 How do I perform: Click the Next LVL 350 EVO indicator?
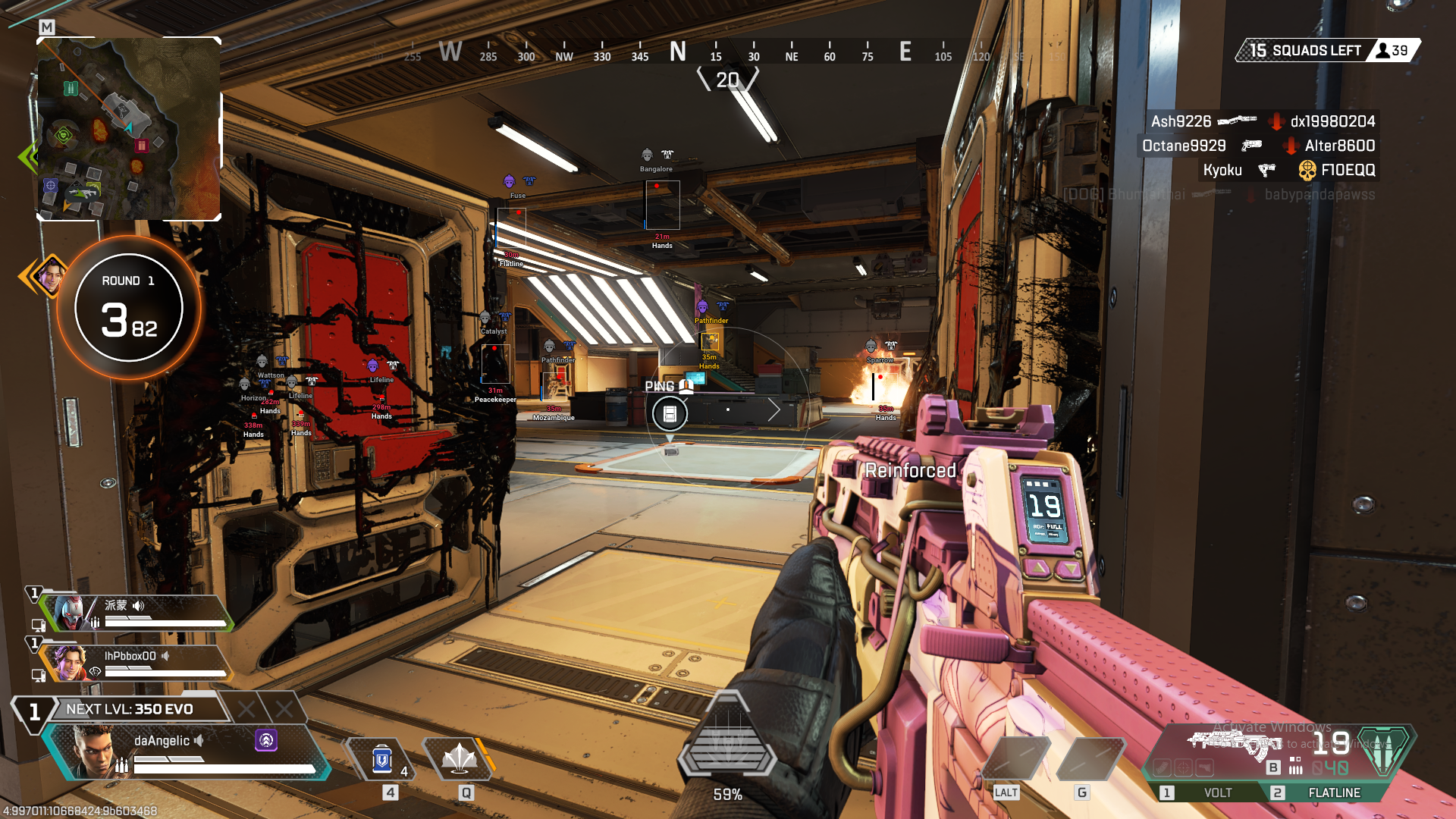coord(130,709)
